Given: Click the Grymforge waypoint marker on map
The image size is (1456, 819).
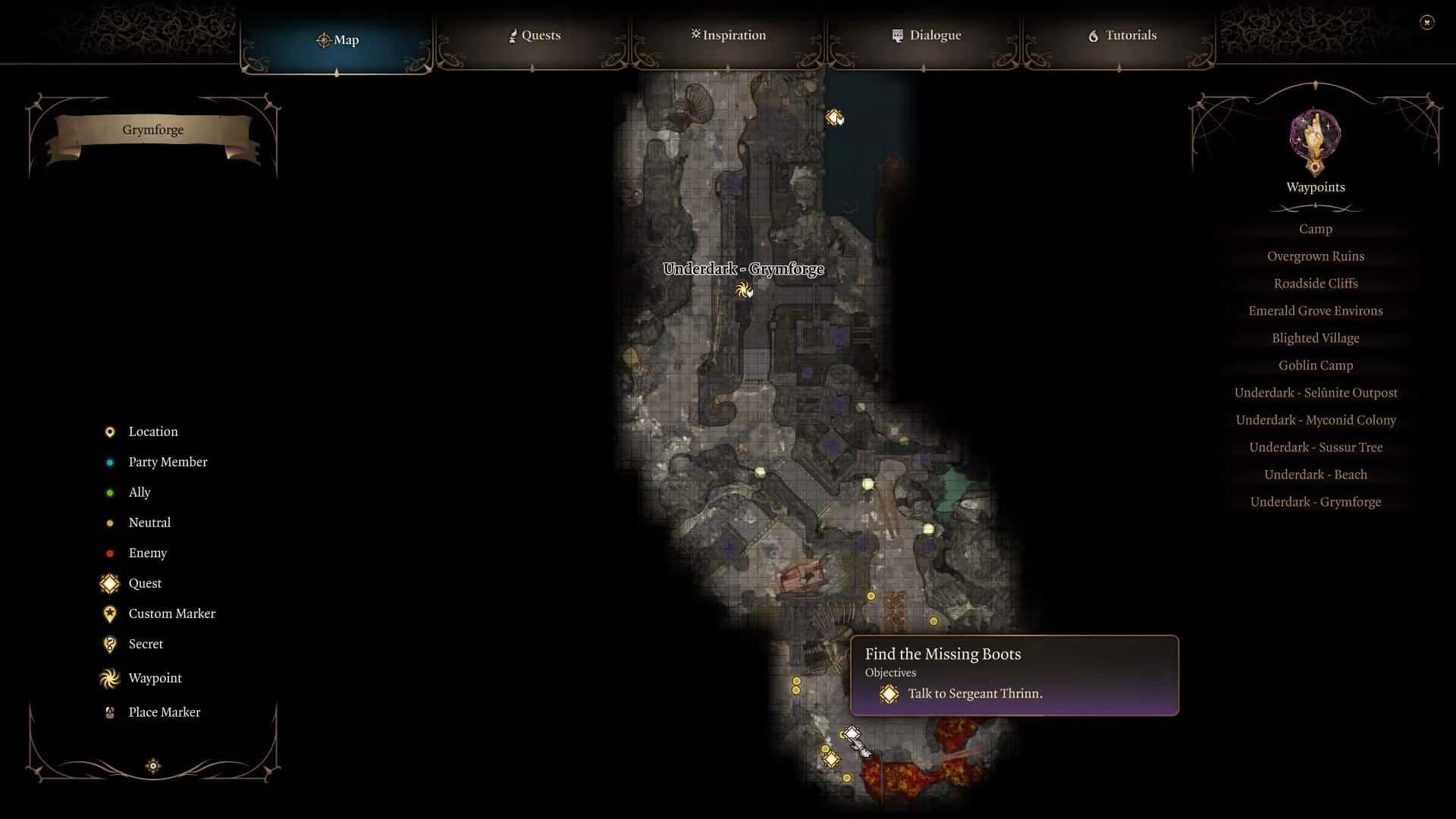Looking at the screenshot, I should coord(743,289).
